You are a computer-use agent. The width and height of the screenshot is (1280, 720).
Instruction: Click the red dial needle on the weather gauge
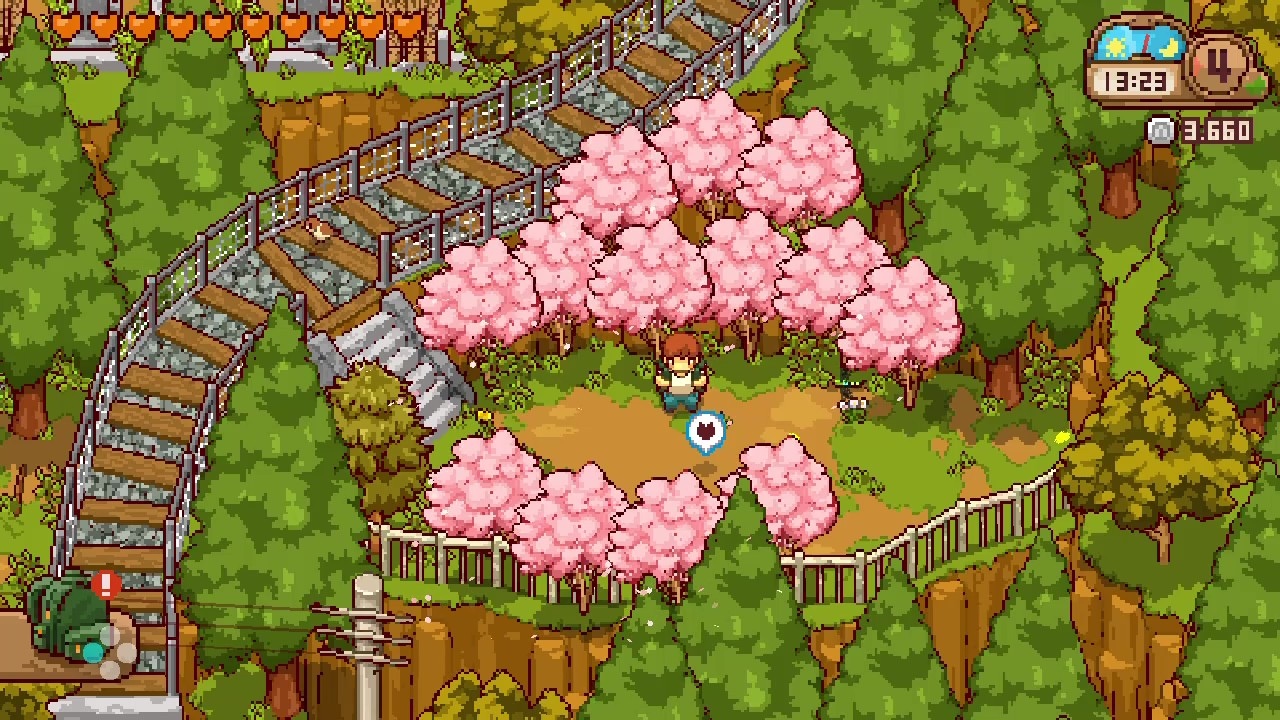pos(1146,44)
